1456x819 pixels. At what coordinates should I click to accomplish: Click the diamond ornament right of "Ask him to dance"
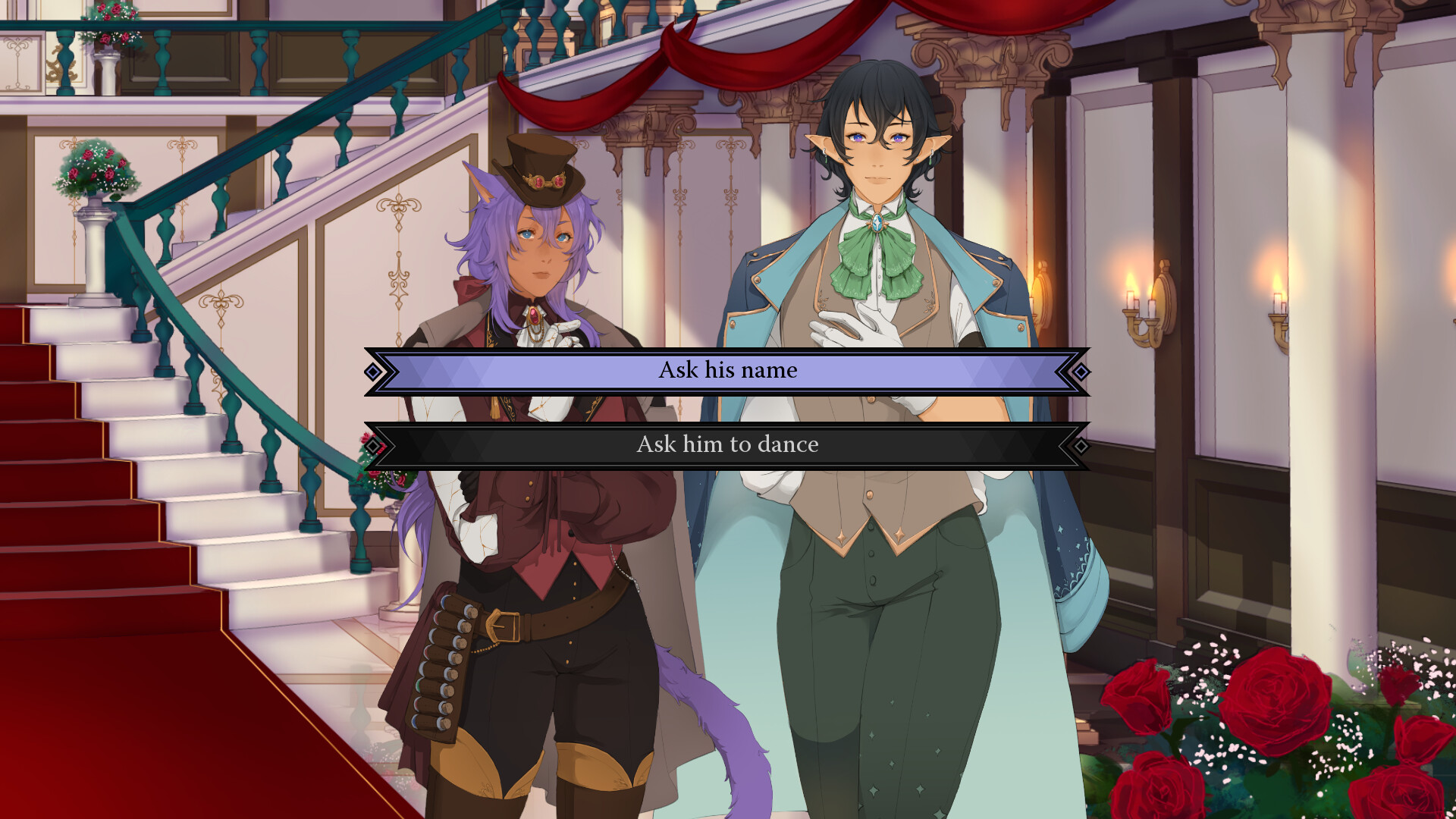click(x=1081, y=447)
